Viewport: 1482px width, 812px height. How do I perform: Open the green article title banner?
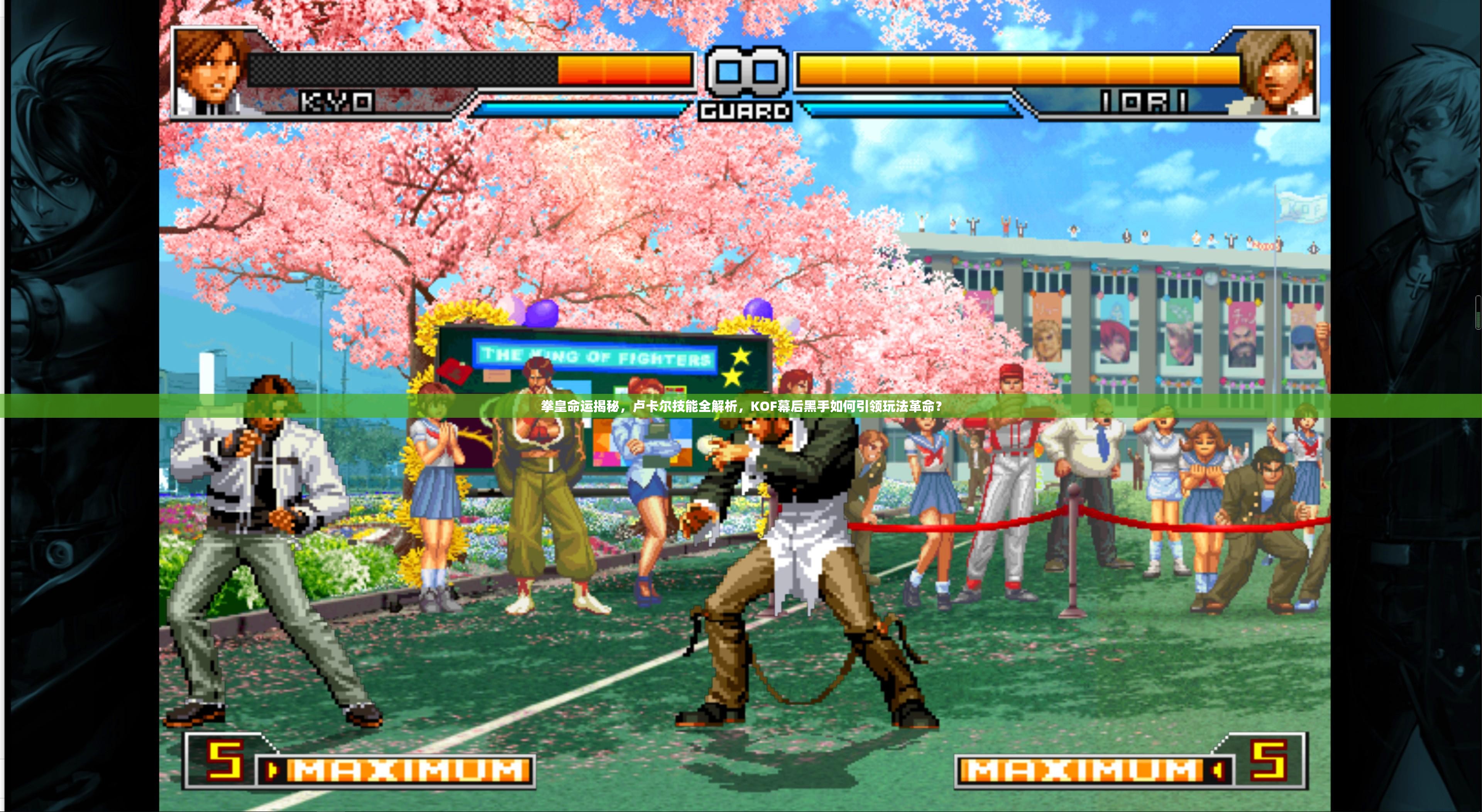coord(741,407)
